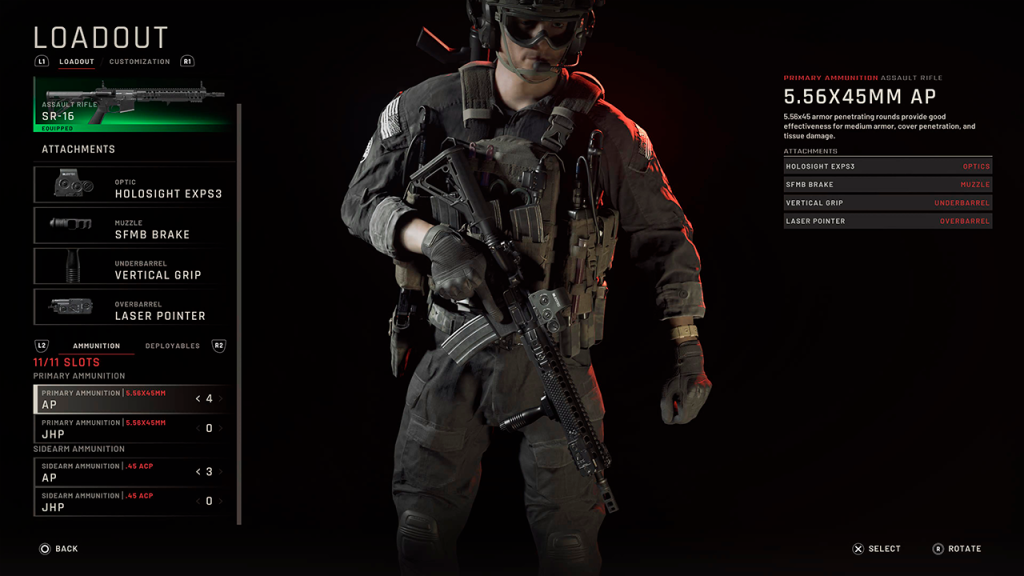View the Holosight EXPS3 entry in attachments summary
Image resolution: width=1024 pixels, height=576 pixels.
887,167
